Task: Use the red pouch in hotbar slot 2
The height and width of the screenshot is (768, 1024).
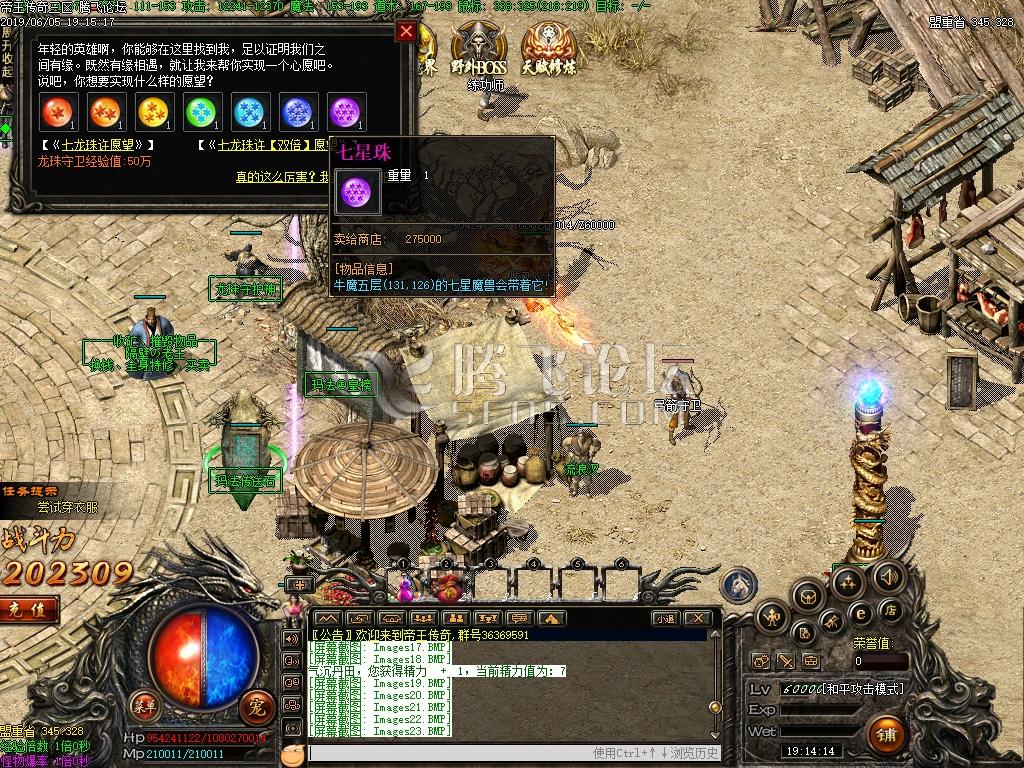Action: click(446, 586)
